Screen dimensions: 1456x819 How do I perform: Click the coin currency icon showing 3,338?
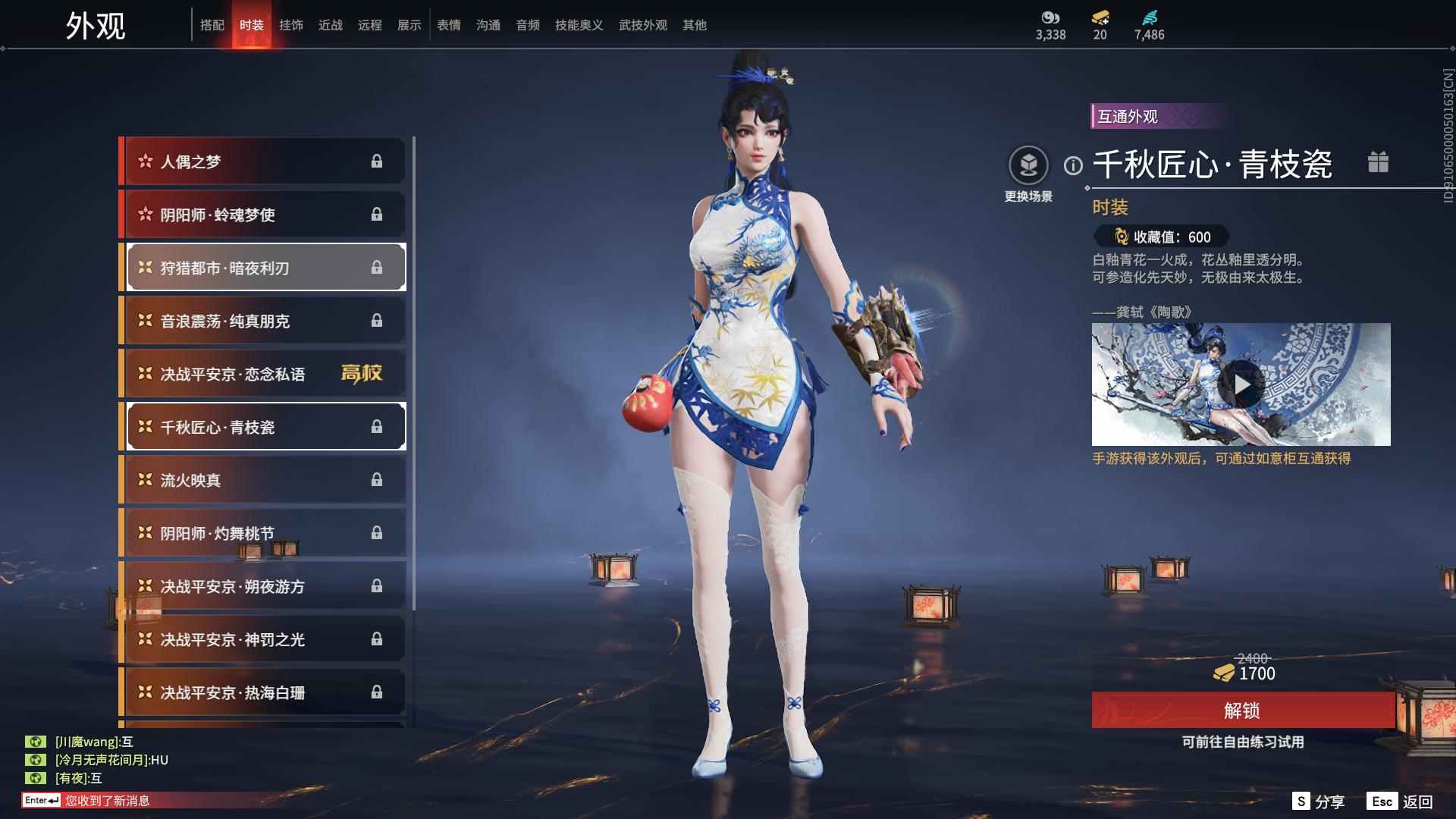1050,20
